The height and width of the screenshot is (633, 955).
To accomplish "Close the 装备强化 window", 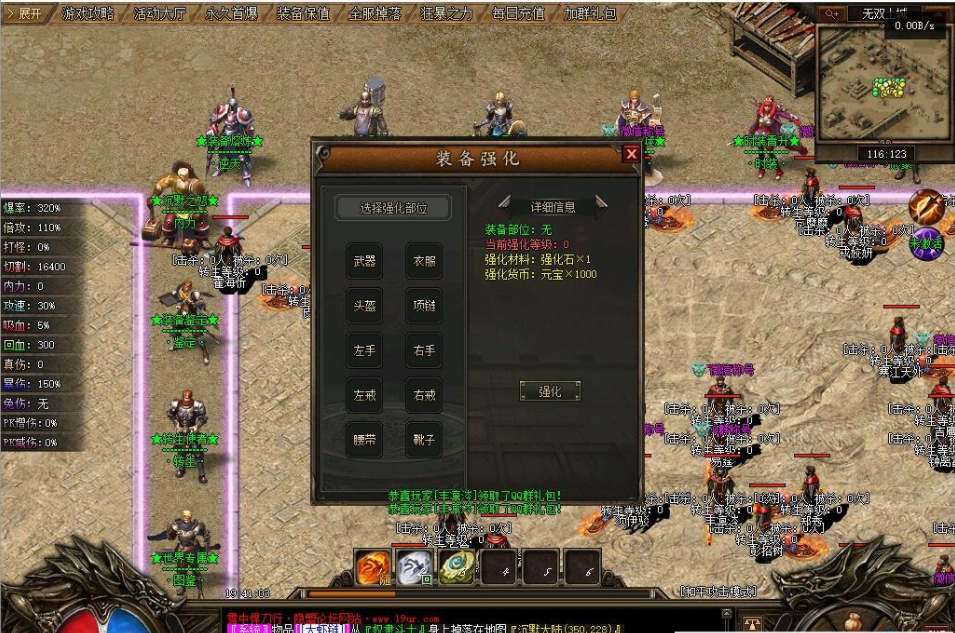I will (630, 154).
